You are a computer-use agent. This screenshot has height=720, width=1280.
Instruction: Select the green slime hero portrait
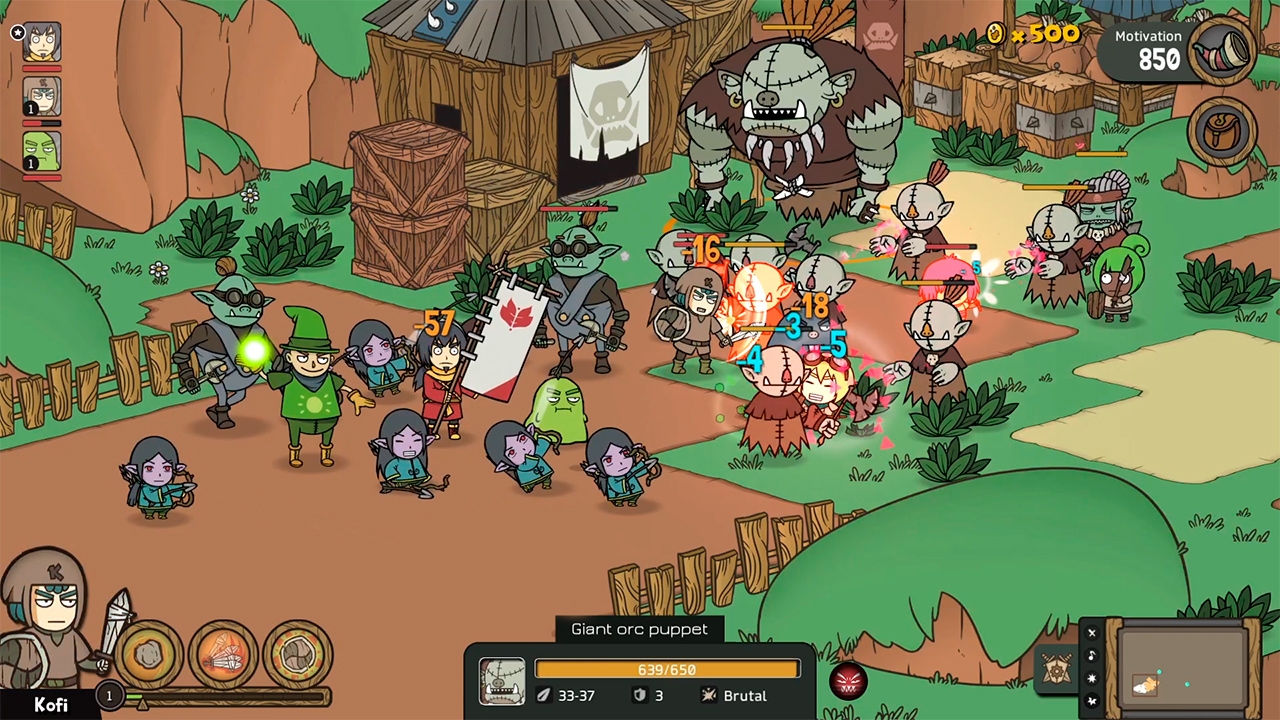click(x=42, y=151)
